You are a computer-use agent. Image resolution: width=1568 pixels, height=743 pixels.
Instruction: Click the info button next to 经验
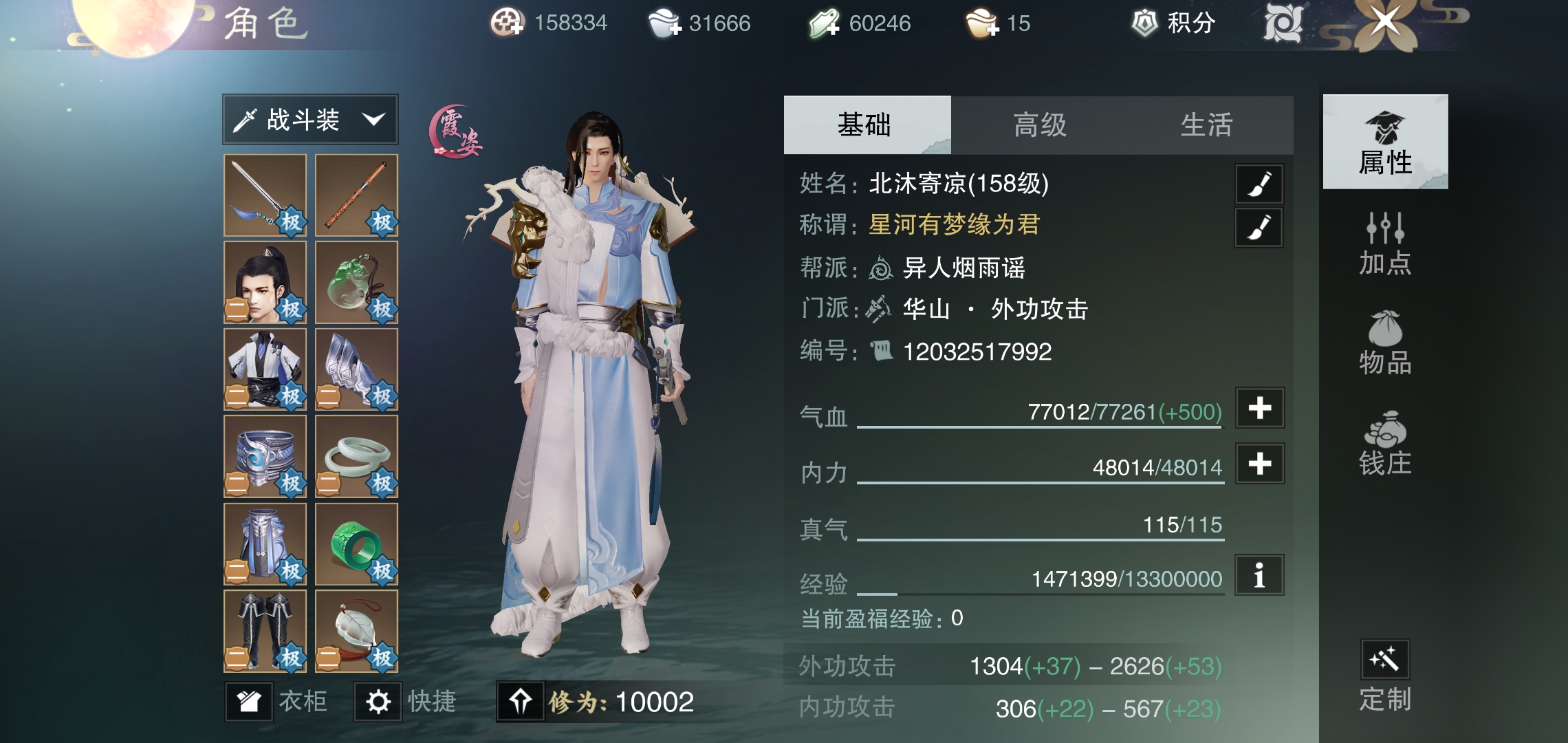[x=1259, y=576]
